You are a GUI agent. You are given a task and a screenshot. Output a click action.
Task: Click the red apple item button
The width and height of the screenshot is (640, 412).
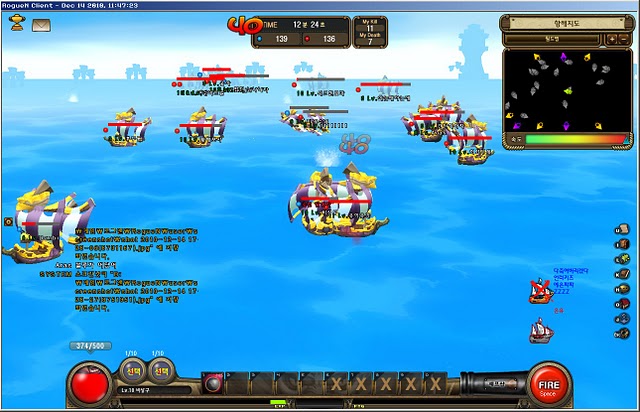[91, 384]
